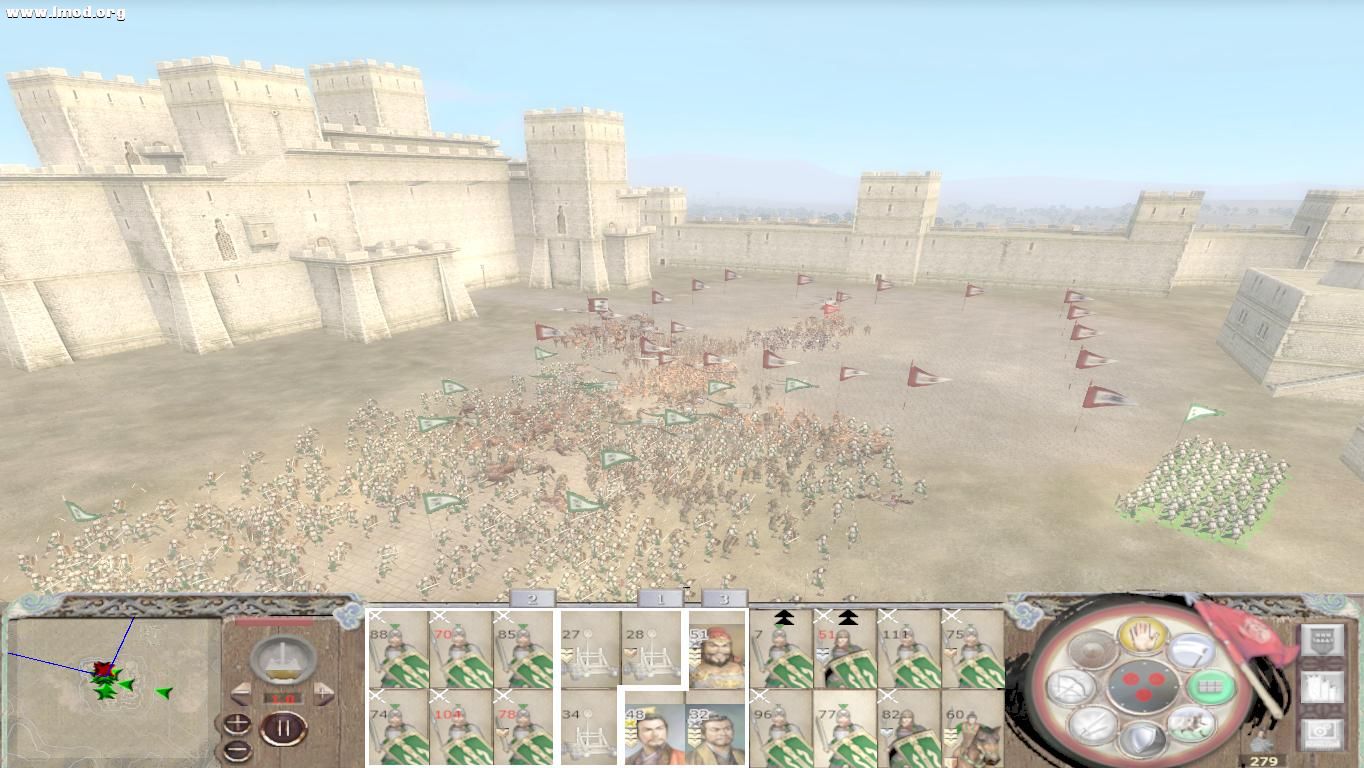
Task: Click the banner shield button above buildings button
Action: point(1322,640)
